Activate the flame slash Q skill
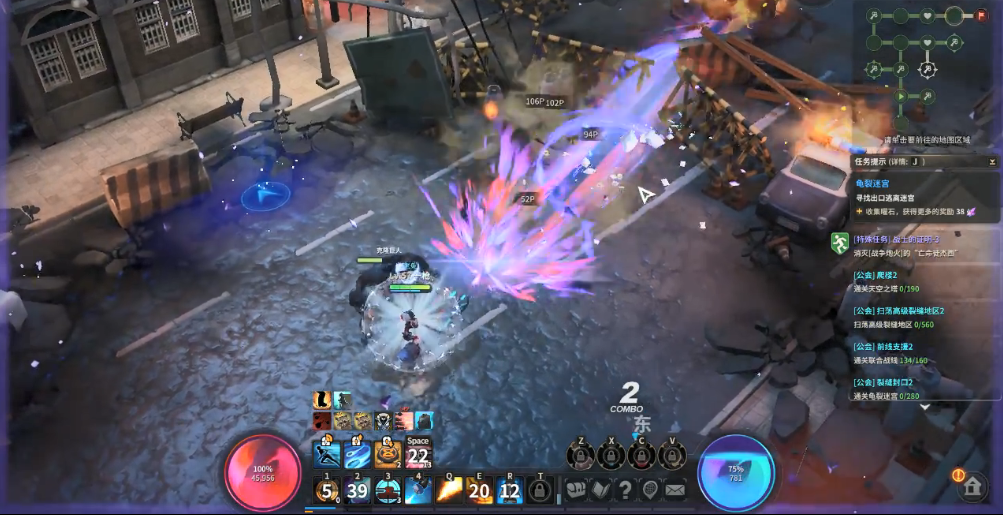This screenshot has width=1003, height=515. point(449,489)
